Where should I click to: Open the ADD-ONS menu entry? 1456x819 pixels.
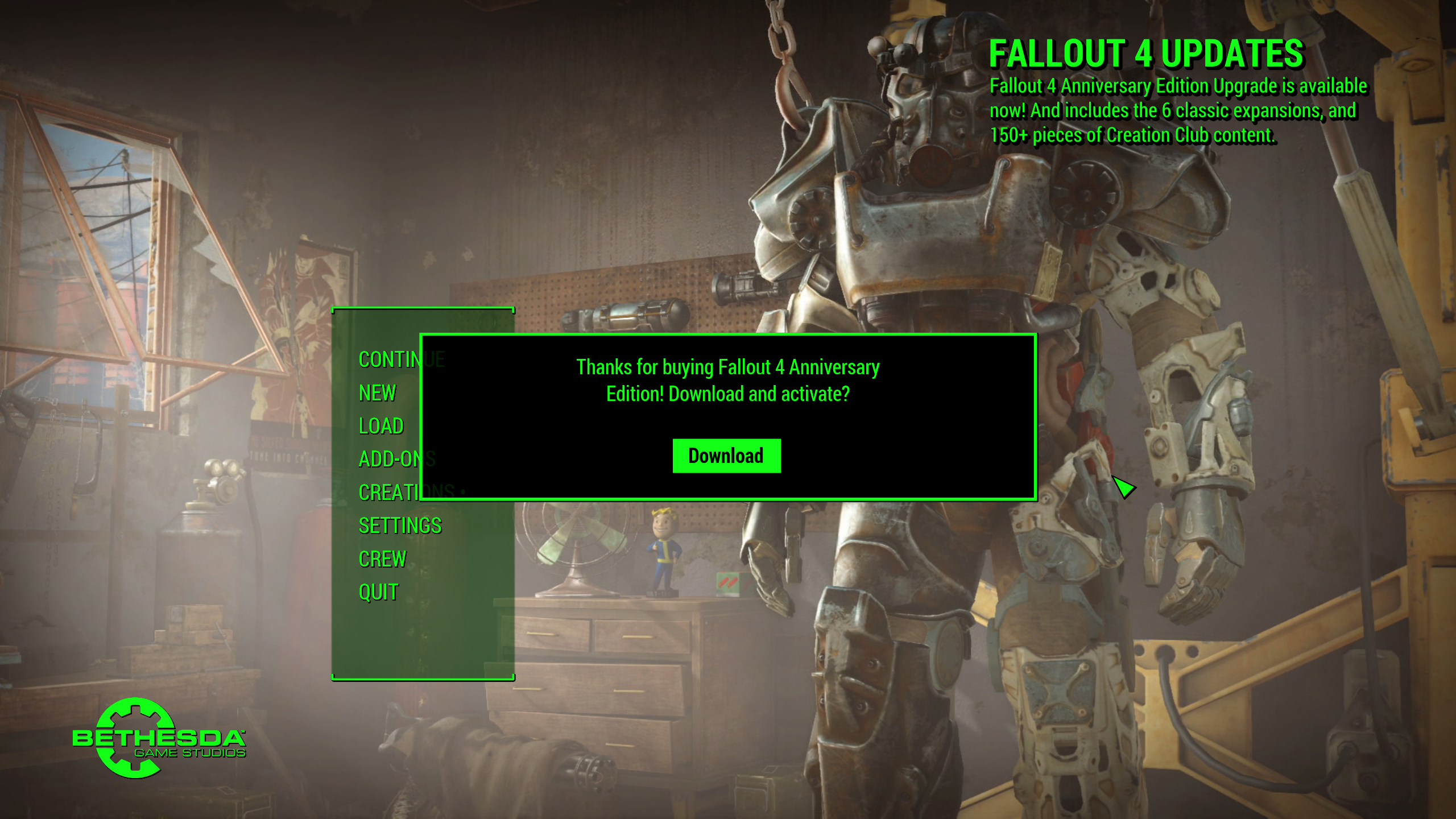click(x=390, y=459)
